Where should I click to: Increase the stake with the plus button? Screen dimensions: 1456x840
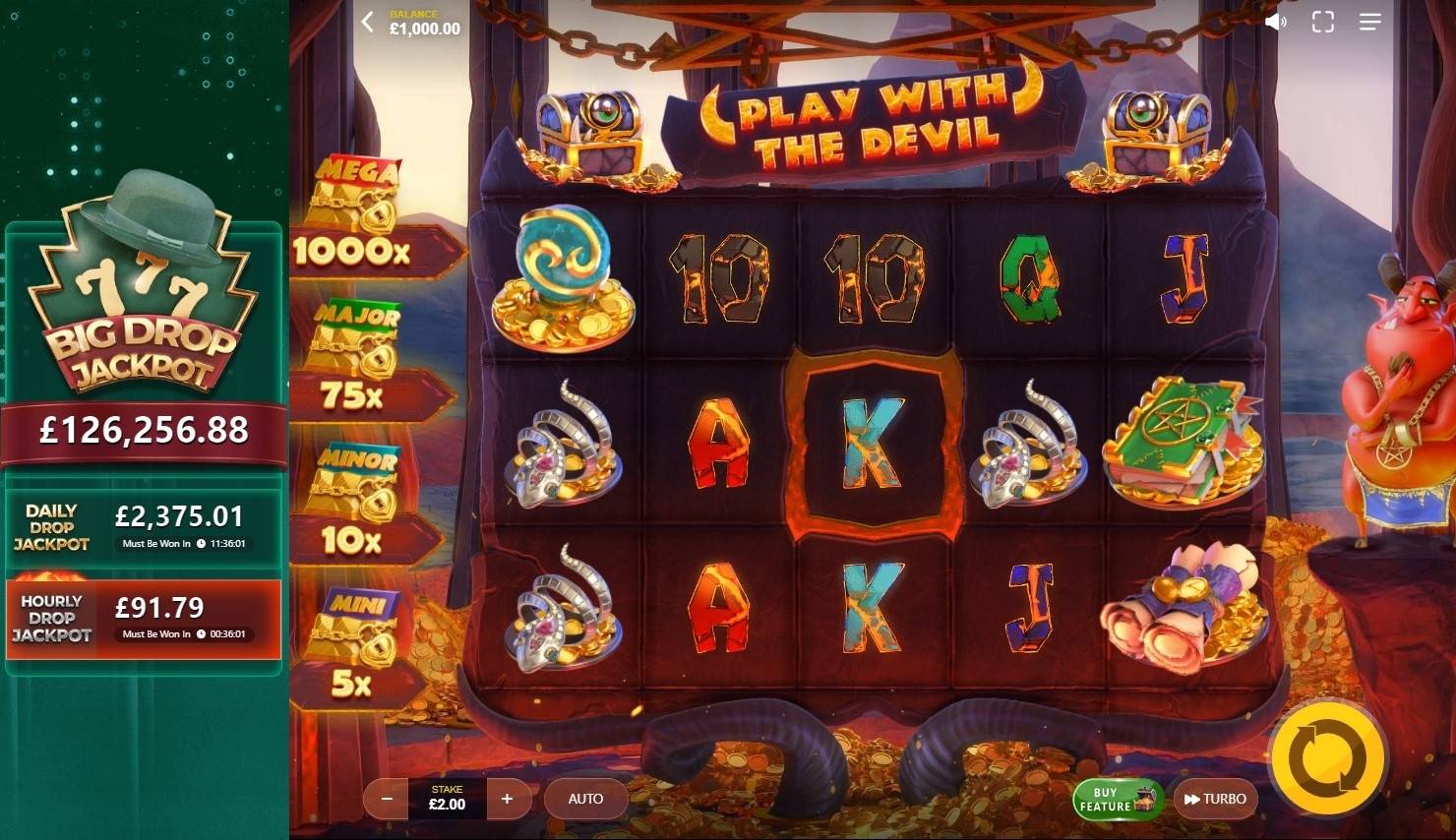tap(509, 799)
